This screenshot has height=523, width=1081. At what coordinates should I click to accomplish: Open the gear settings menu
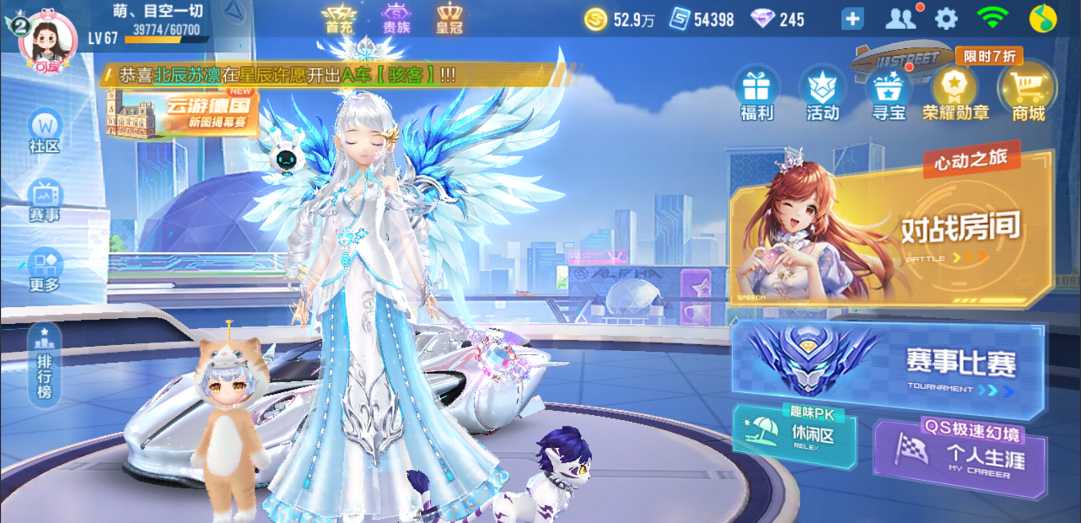(x=946, y=18)
